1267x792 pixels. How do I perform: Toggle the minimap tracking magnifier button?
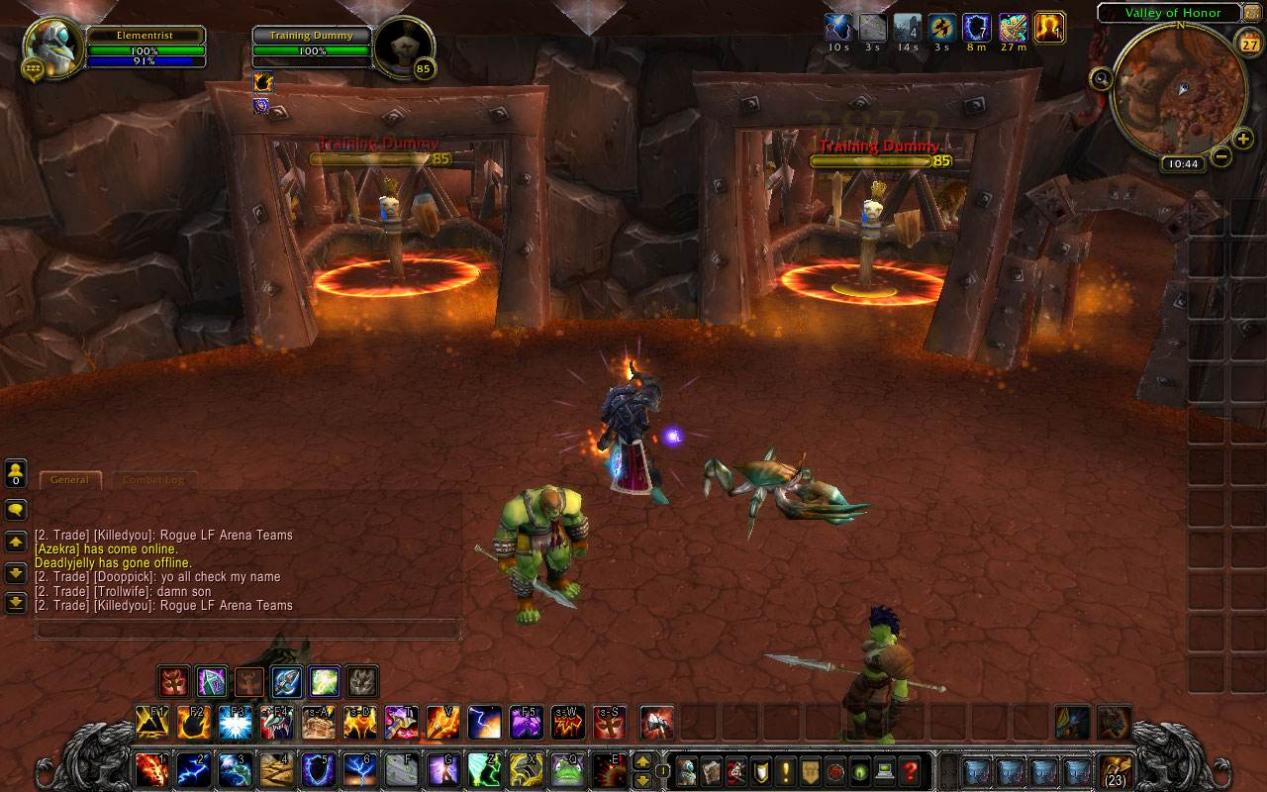point(1102,79)
